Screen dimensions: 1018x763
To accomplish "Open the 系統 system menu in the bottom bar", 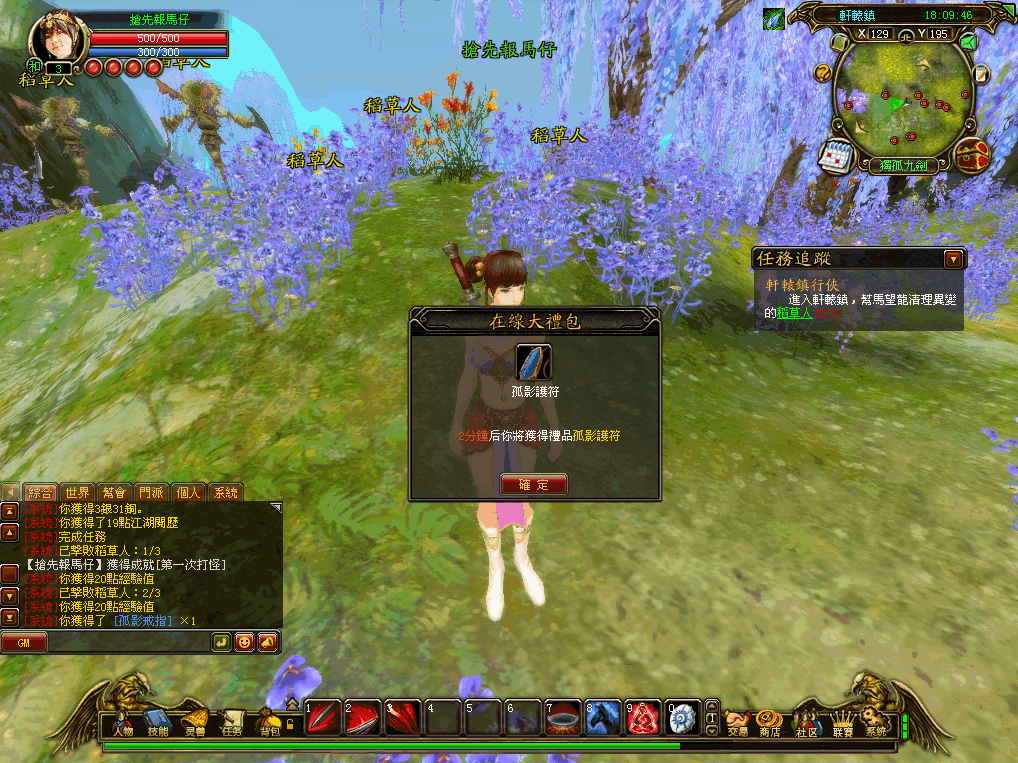I will (876, 720).
